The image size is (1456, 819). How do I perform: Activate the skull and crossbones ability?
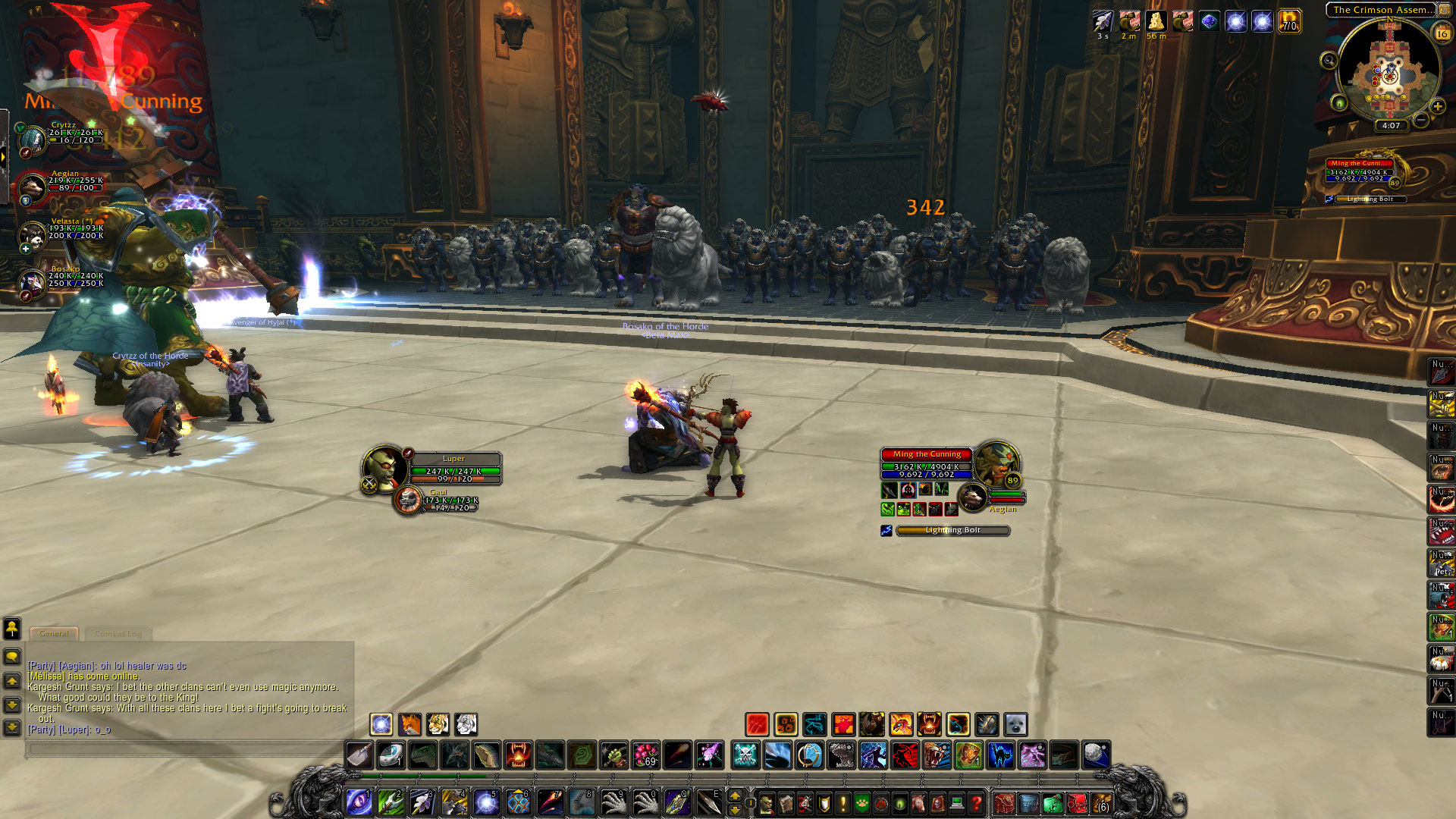pos(745,755)
